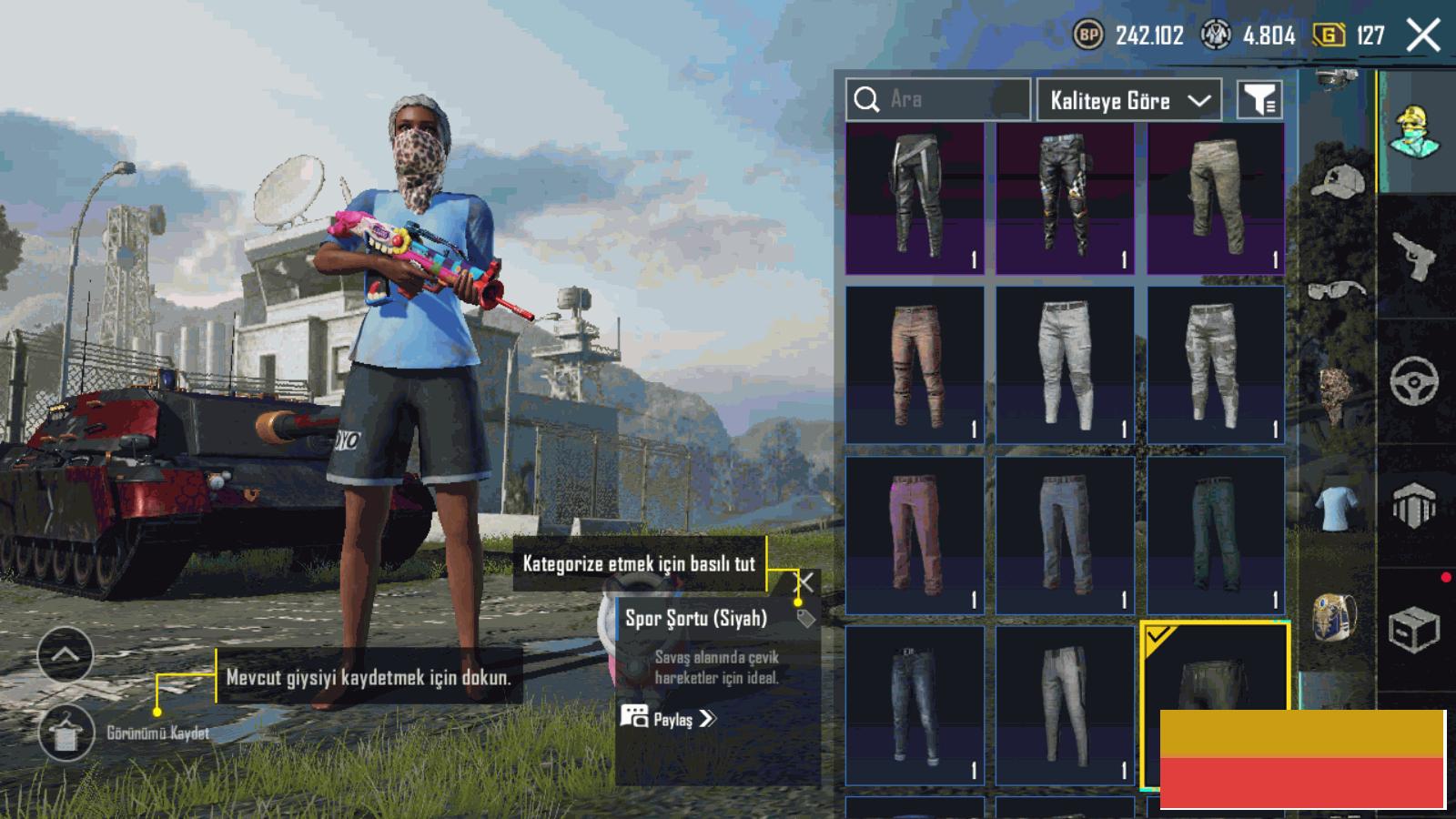Click the Paylaş share button

(669, 719)
